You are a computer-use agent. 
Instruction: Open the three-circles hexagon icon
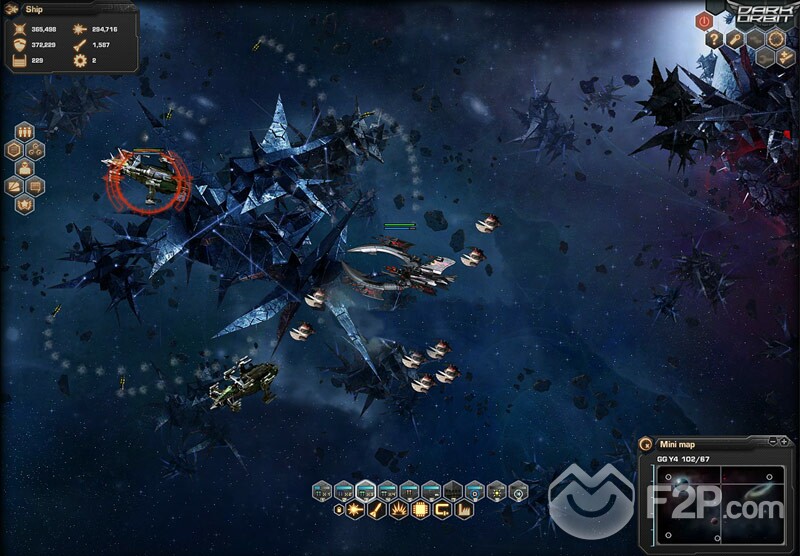click(36, 150)
